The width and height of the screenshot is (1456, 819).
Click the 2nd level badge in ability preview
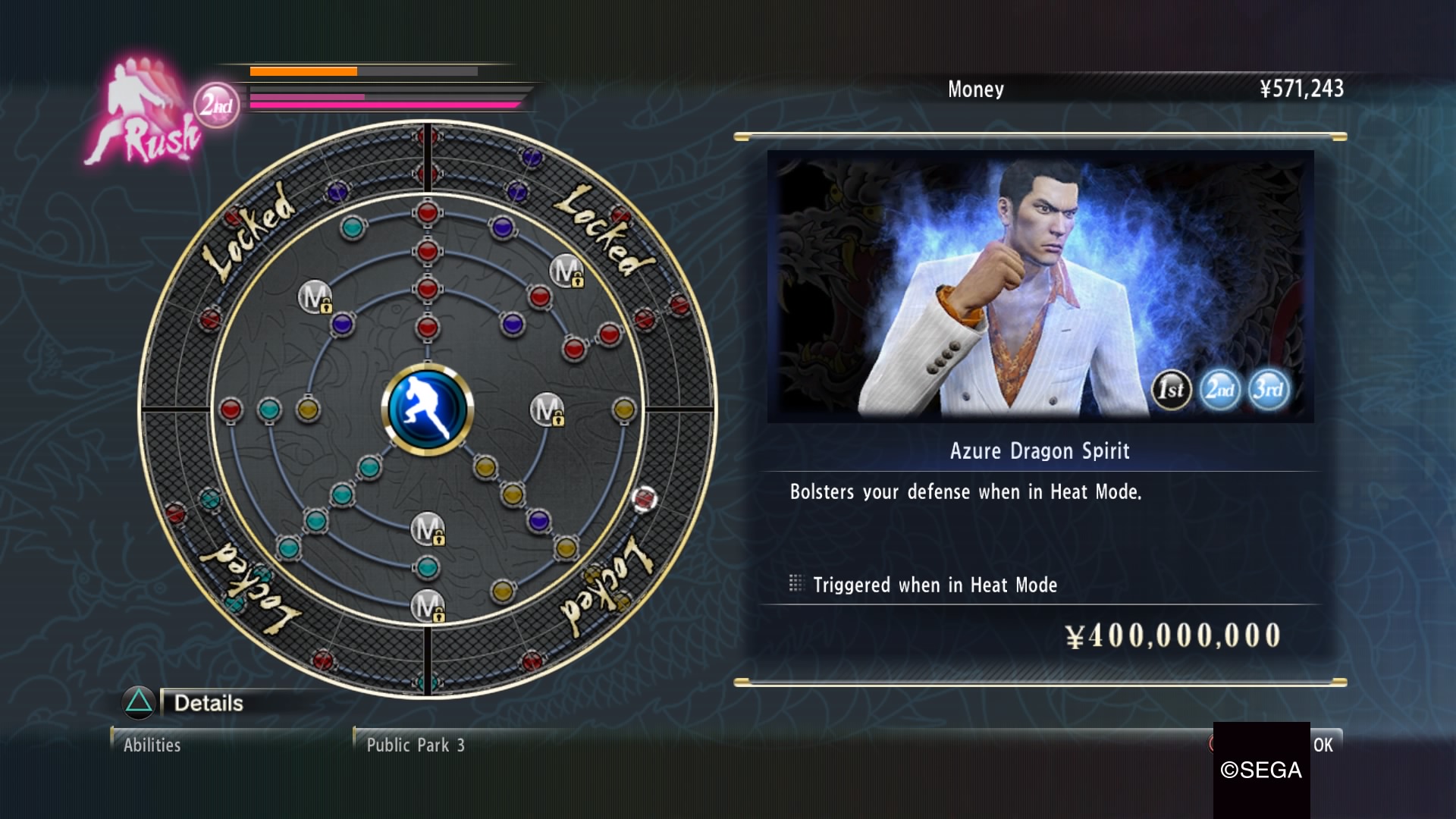pyautogui.click(x=1219, y=390)
